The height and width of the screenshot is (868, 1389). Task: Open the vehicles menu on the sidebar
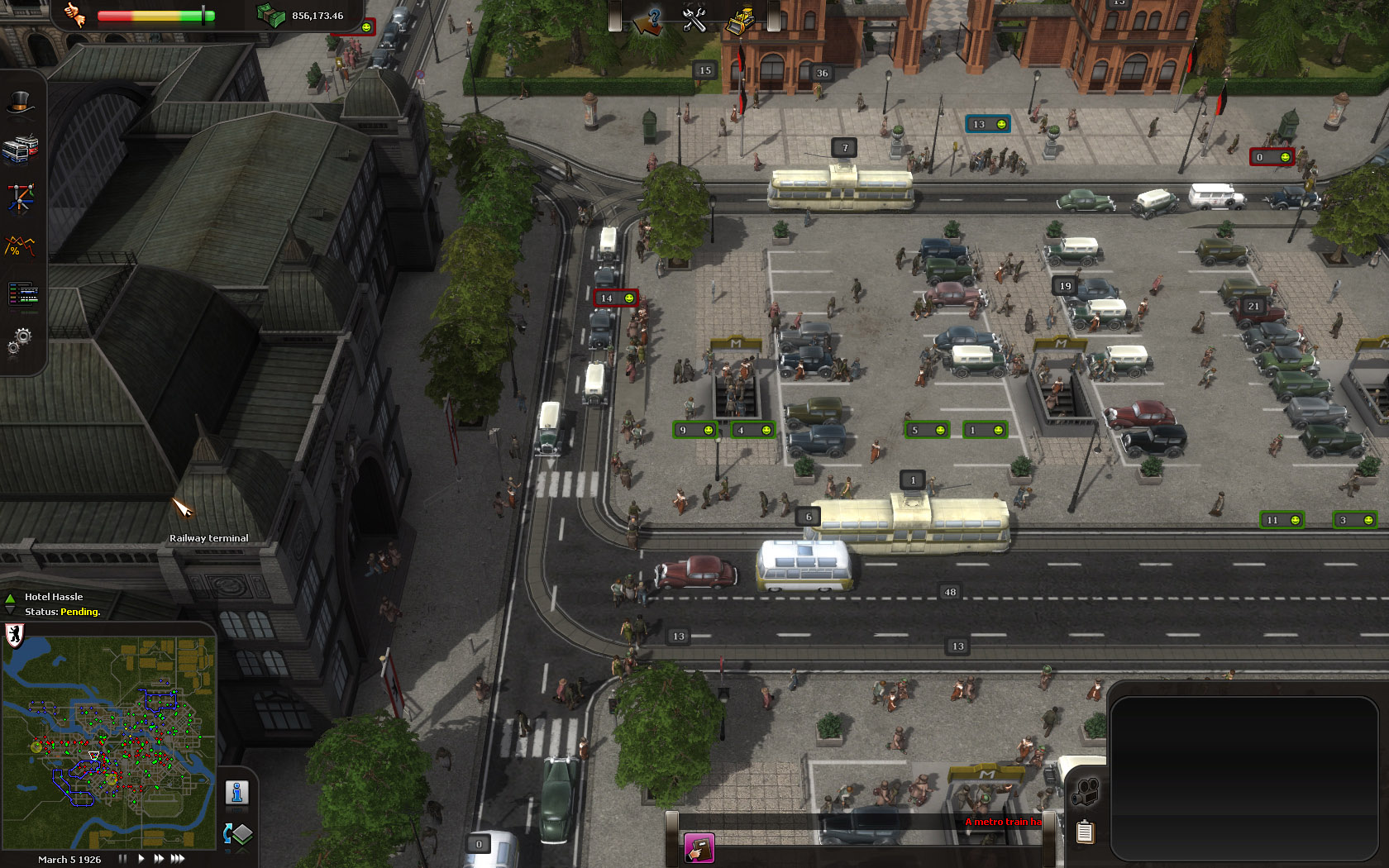21,149
